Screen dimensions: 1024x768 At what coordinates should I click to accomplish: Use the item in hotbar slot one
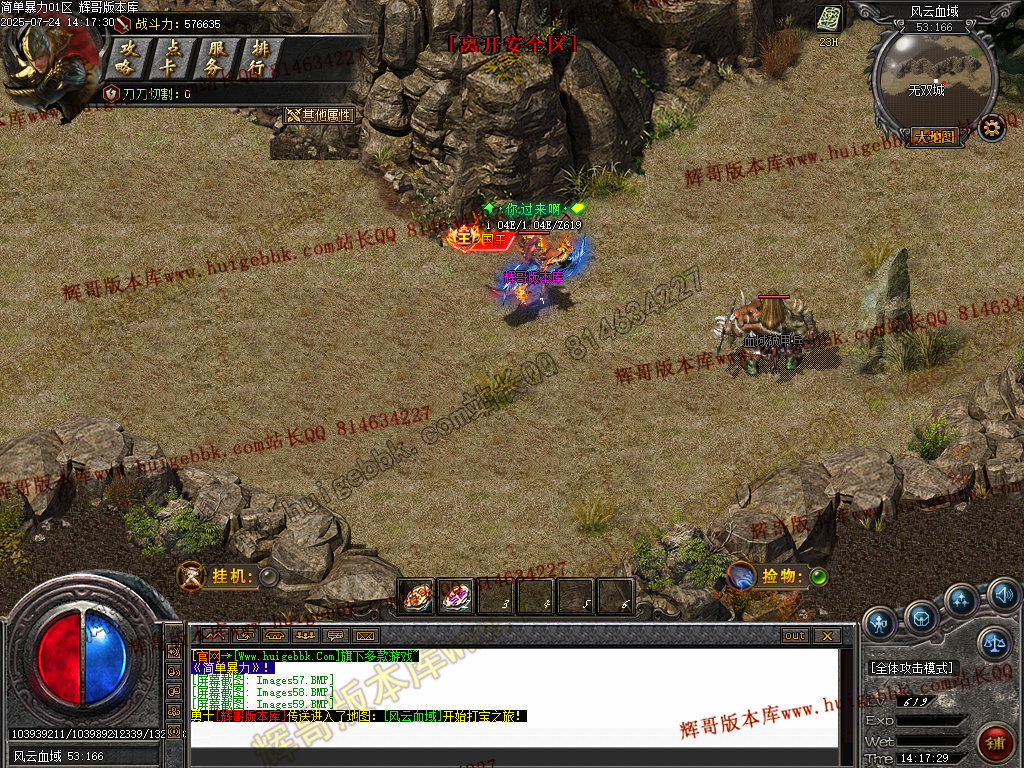(416, 597)
